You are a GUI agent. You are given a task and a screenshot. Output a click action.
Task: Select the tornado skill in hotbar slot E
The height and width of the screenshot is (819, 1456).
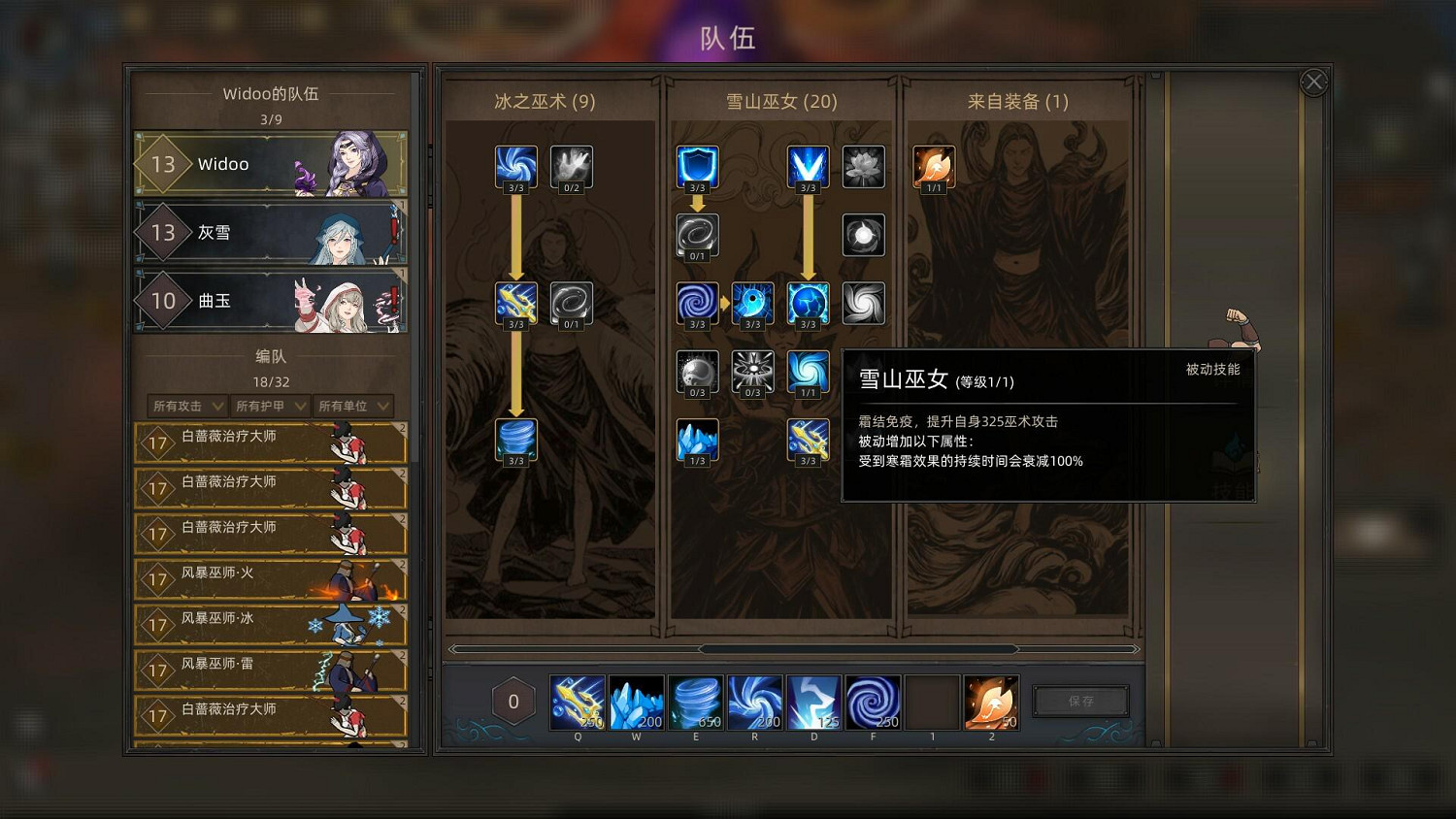(696, 701)
